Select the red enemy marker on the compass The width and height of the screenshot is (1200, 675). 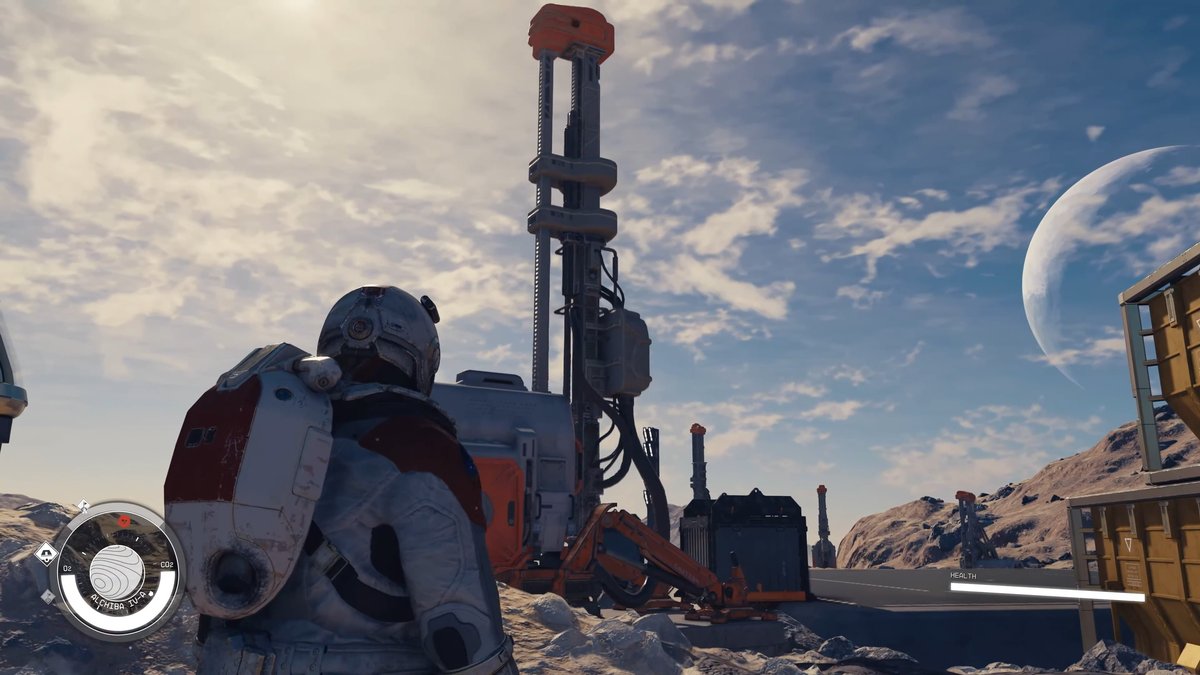pyautogui.click(x=124, y=521)
